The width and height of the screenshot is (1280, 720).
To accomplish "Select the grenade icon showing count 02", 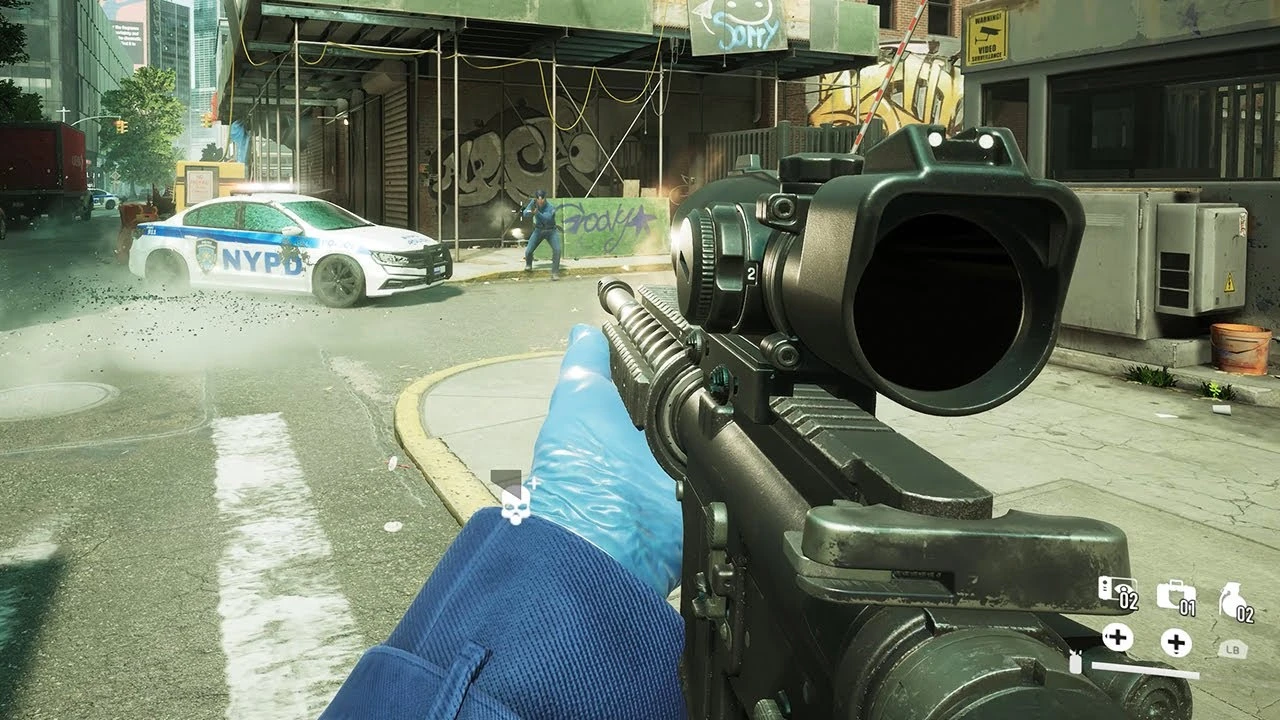I will (x=1232, y=598).
